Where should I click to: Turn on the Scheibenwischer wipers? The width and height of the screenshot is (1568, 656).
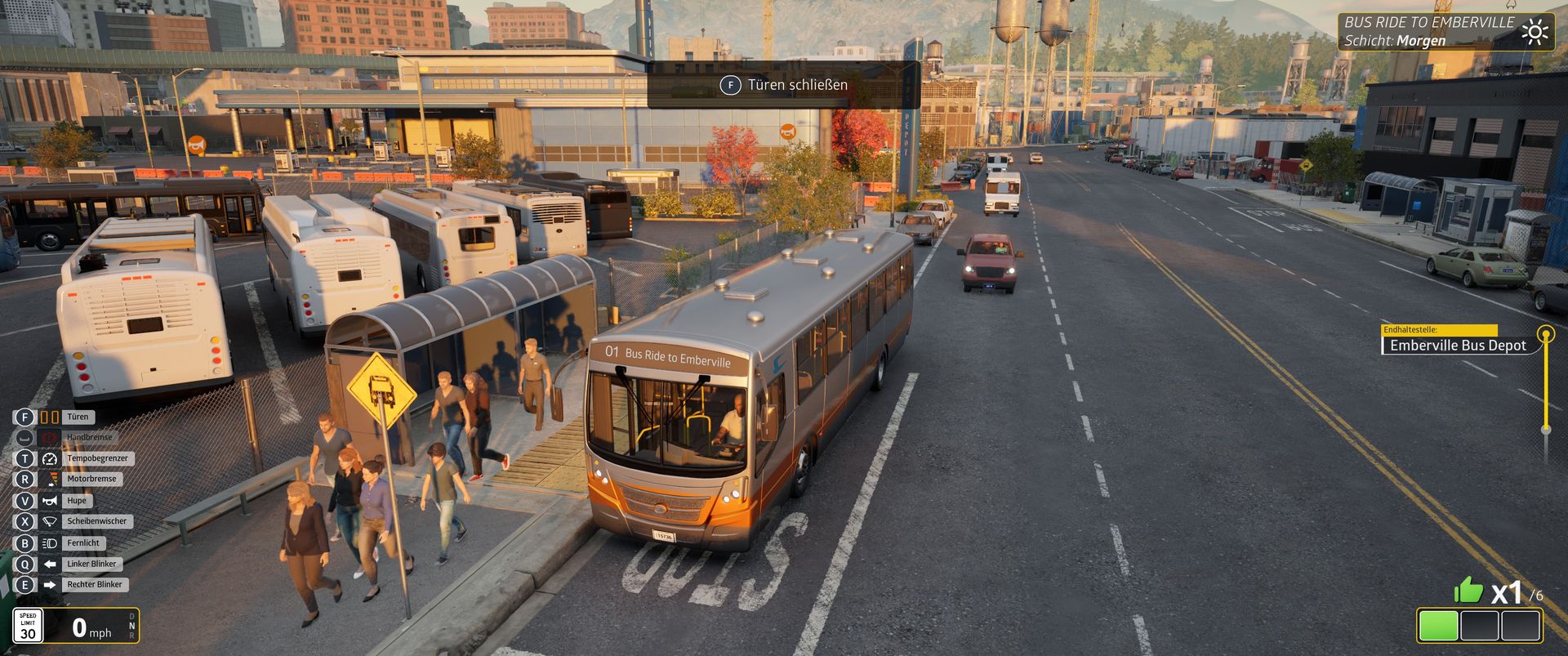tap(97, 521)
